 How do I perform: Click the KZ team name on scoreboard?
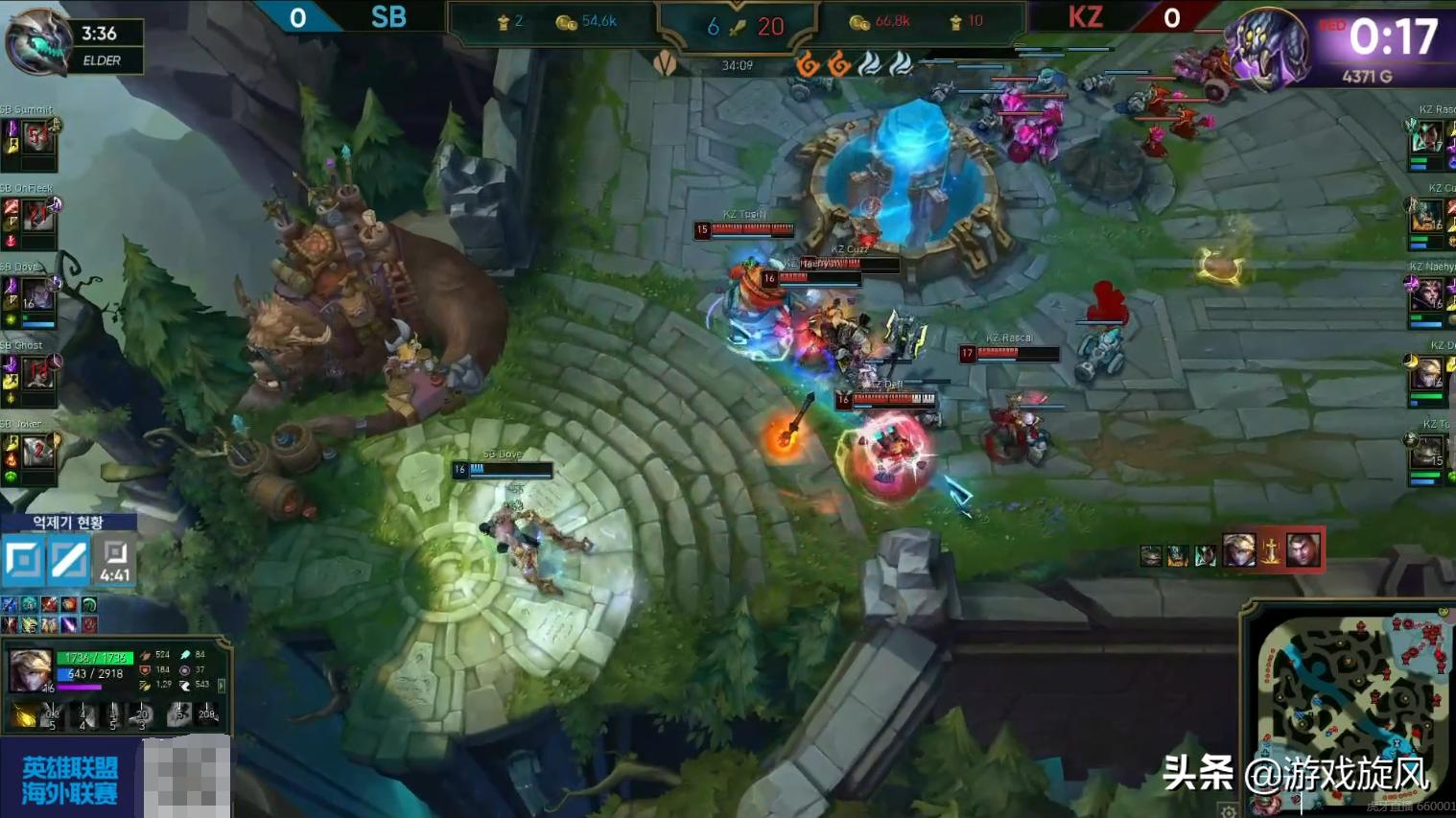[1085, 17]
